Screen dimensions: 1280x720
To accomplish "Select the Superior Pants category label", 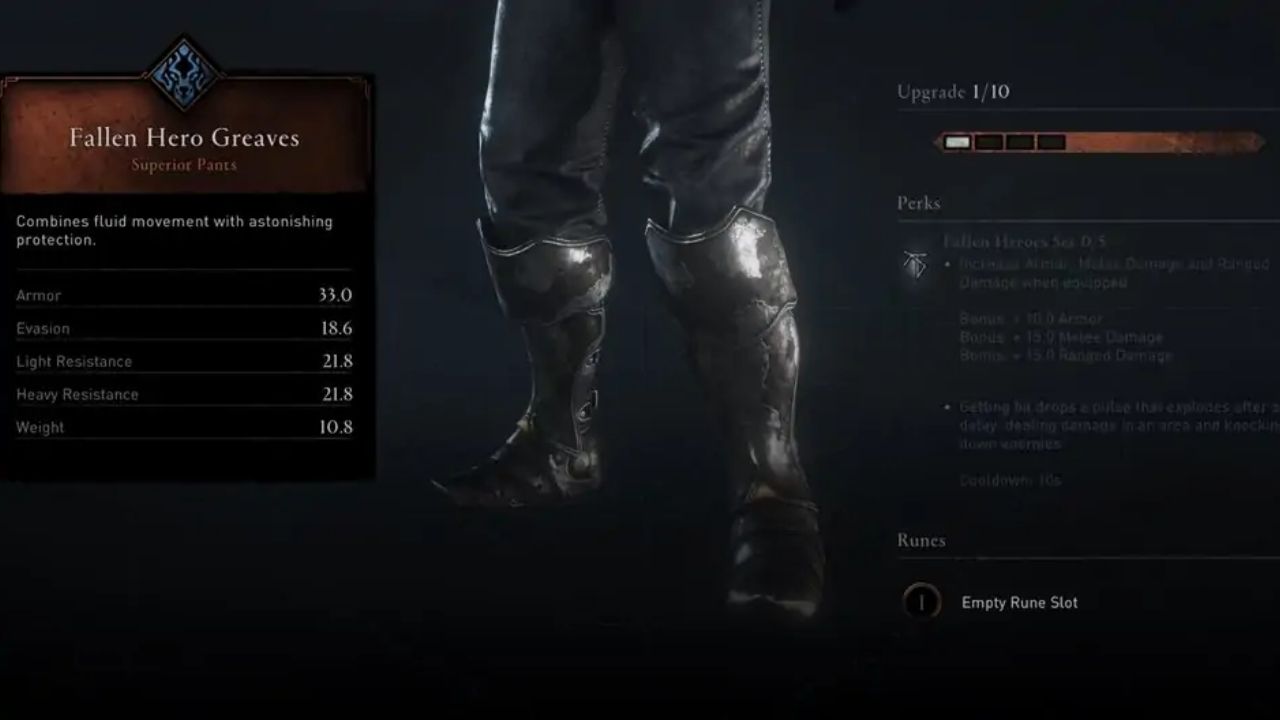I will pyautogui.click(x=185, y=165).
